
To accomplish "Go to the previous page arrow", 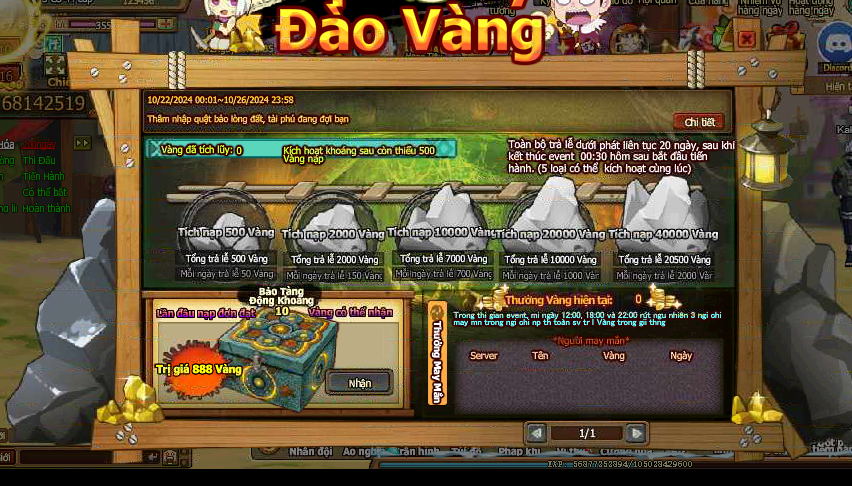I will (x=537, y=433).
